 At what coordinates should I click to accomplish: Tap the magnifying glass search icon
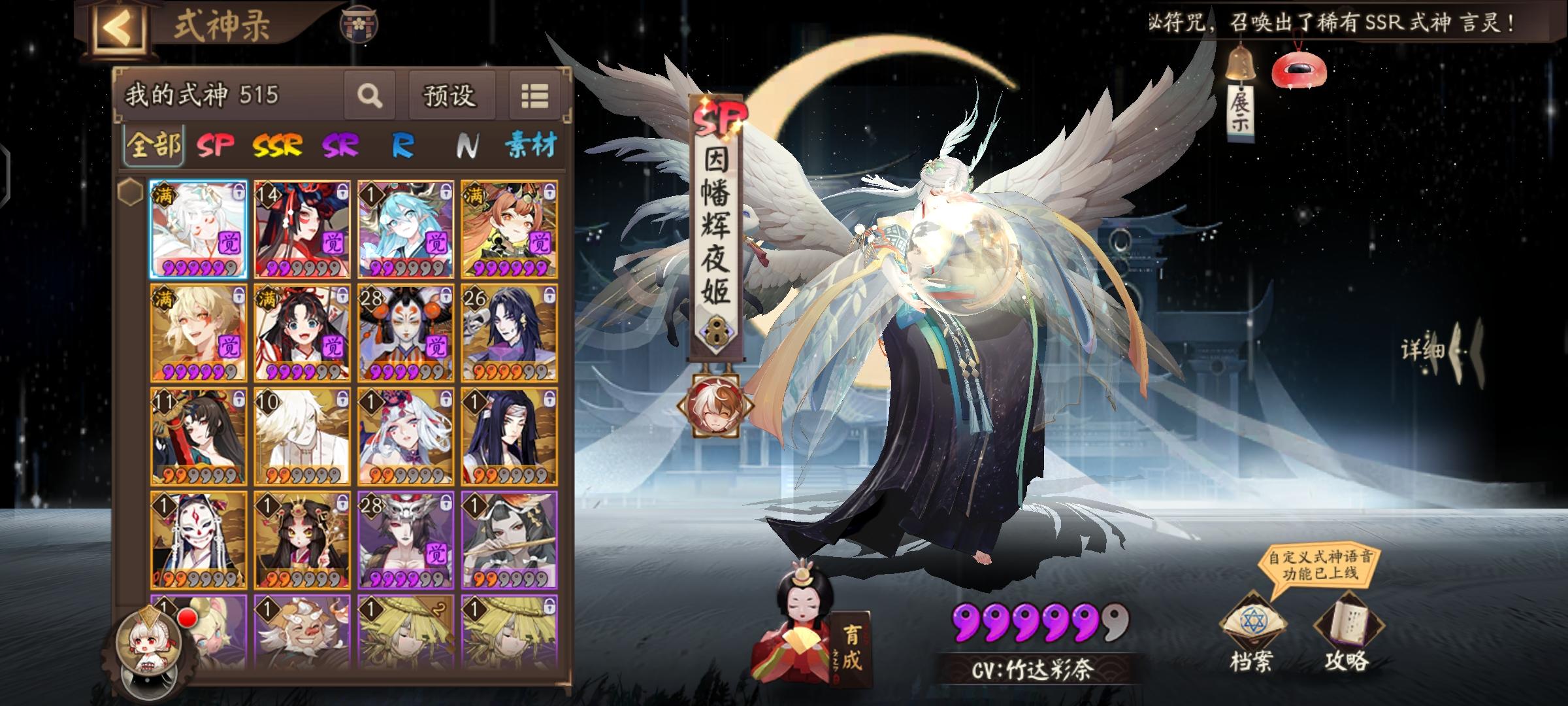tap(370, 95)
